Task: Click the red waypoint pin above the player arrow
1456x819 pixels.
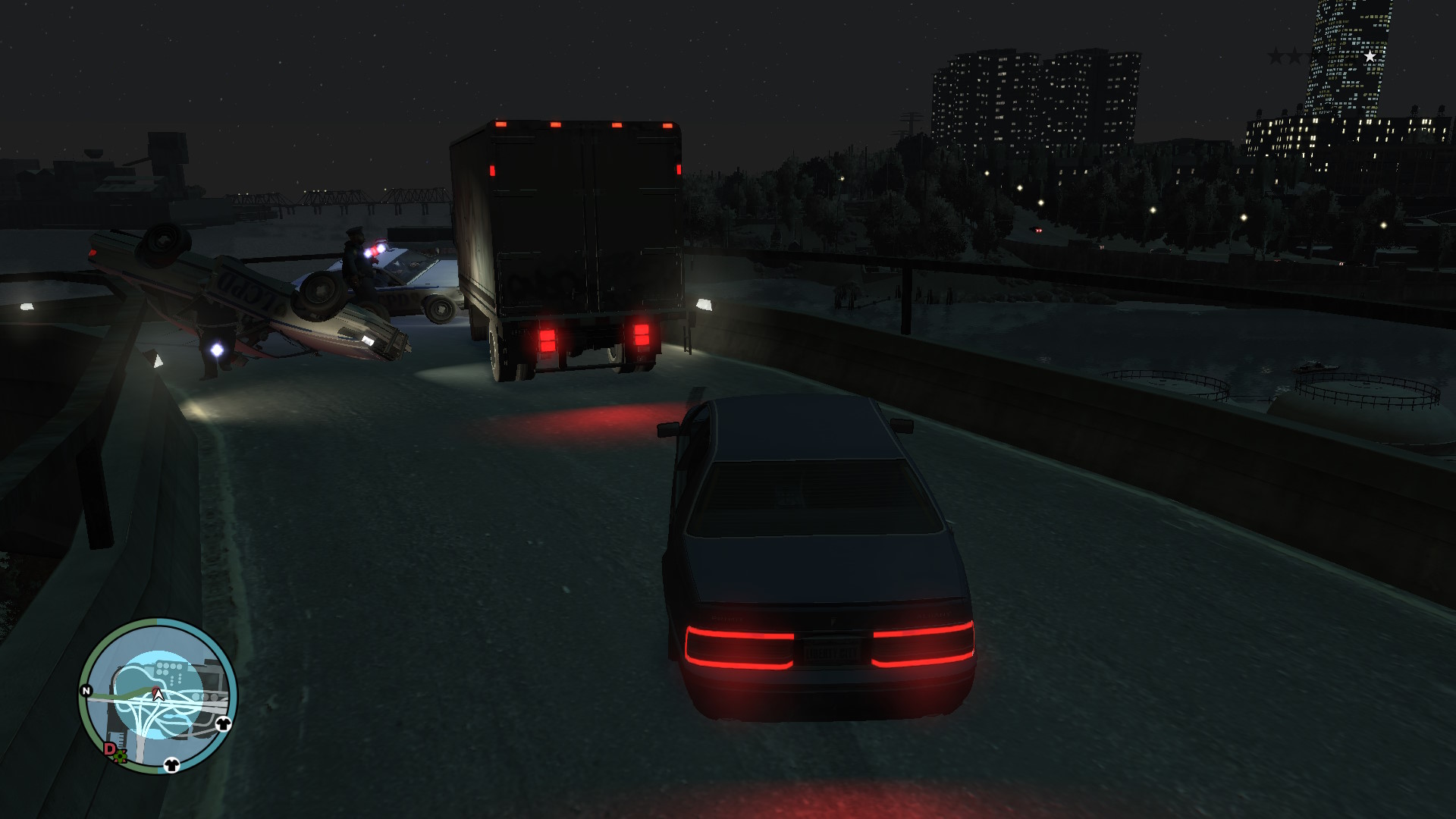Action: (x=155, y=687)
